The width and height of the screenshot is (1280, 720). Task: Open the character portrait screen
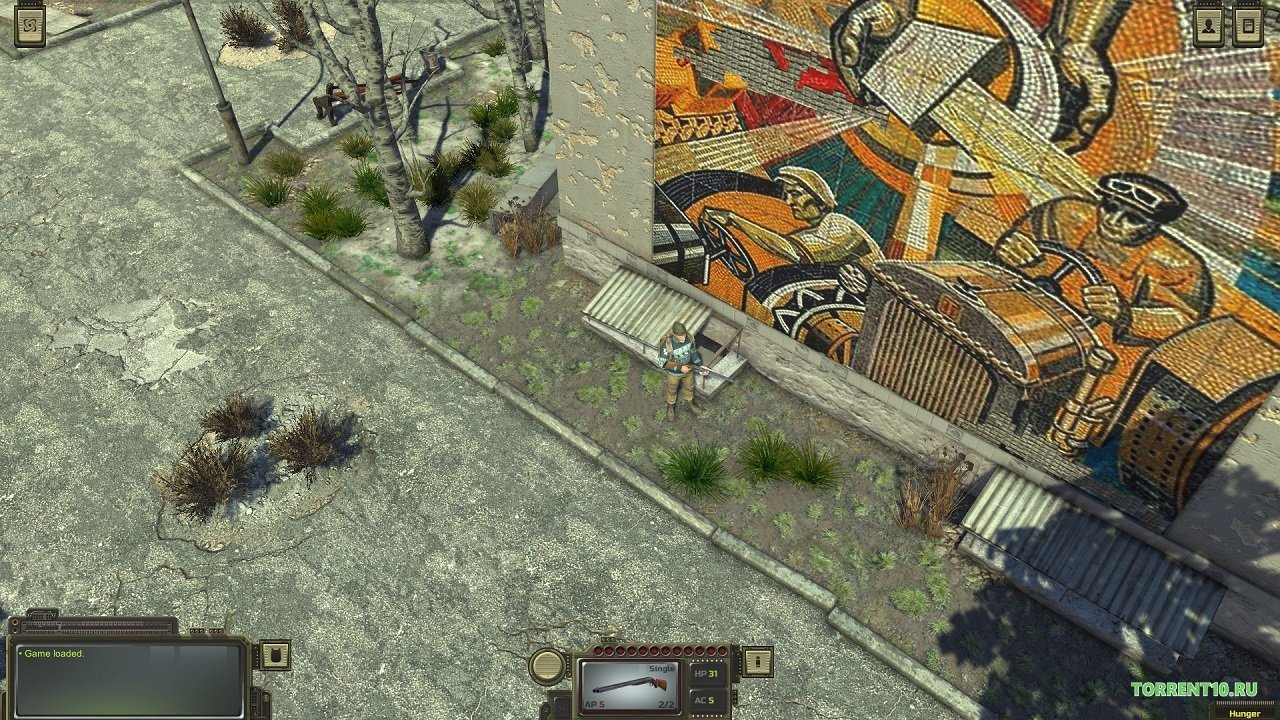(x=1208, y=25)
